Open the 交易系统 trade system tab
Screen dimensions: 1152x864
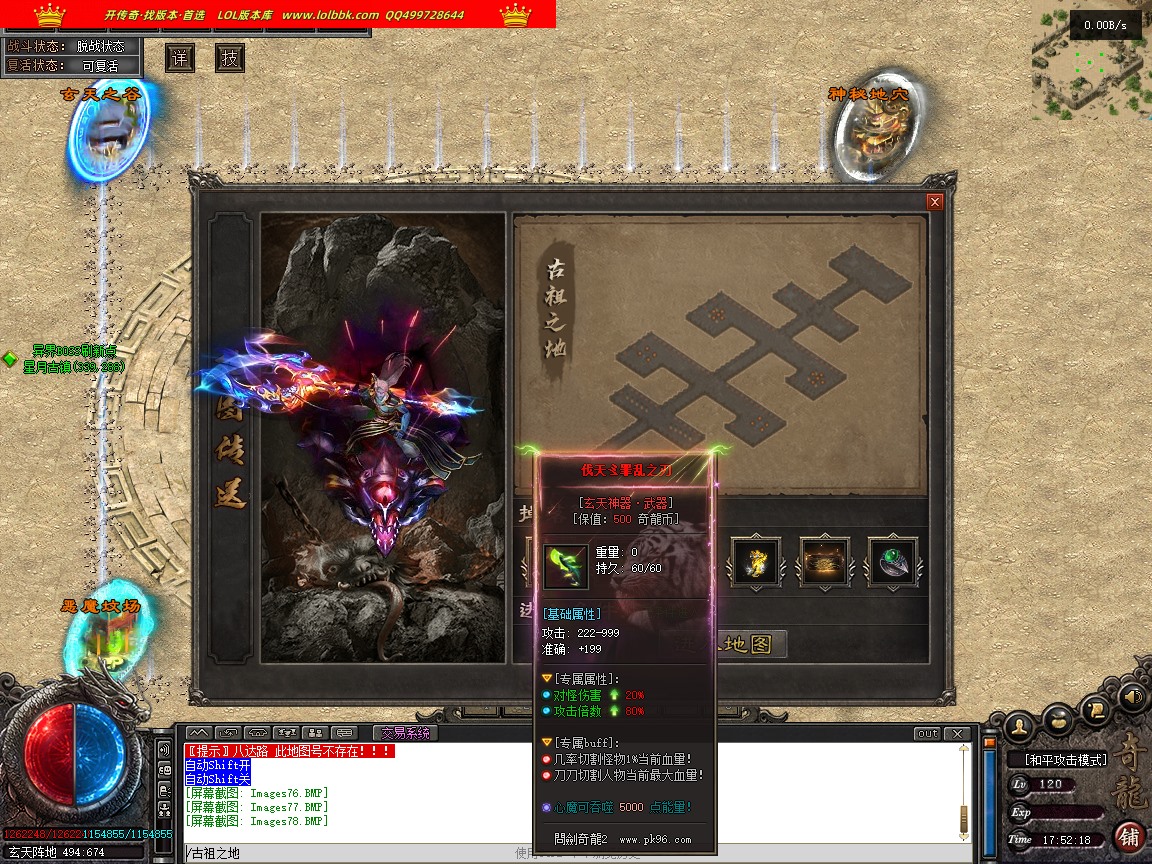(x=405, y=733)
